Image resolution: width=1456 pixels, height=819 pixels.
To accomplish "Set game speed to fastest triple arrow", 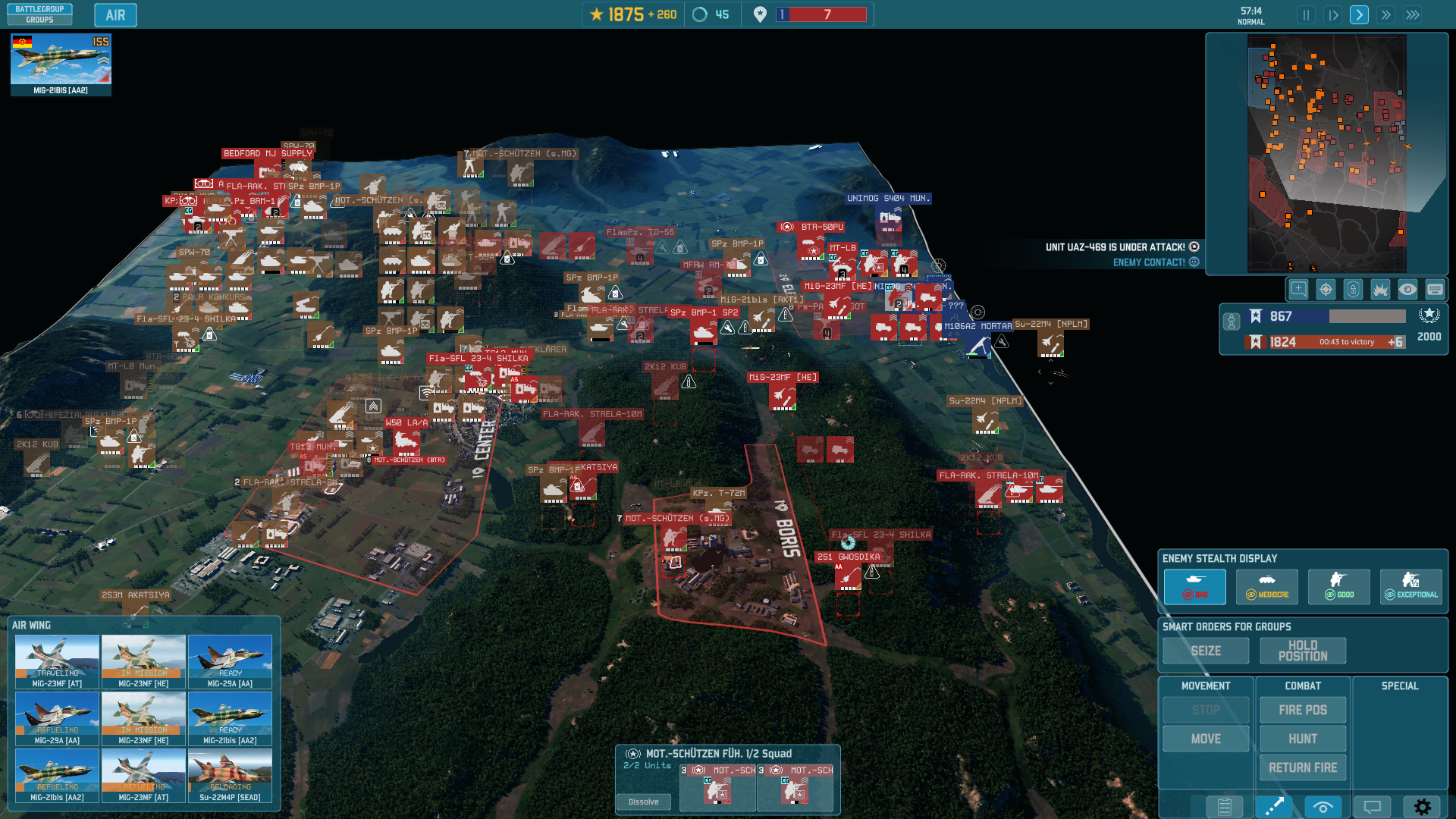I will tap(1413, 15).
